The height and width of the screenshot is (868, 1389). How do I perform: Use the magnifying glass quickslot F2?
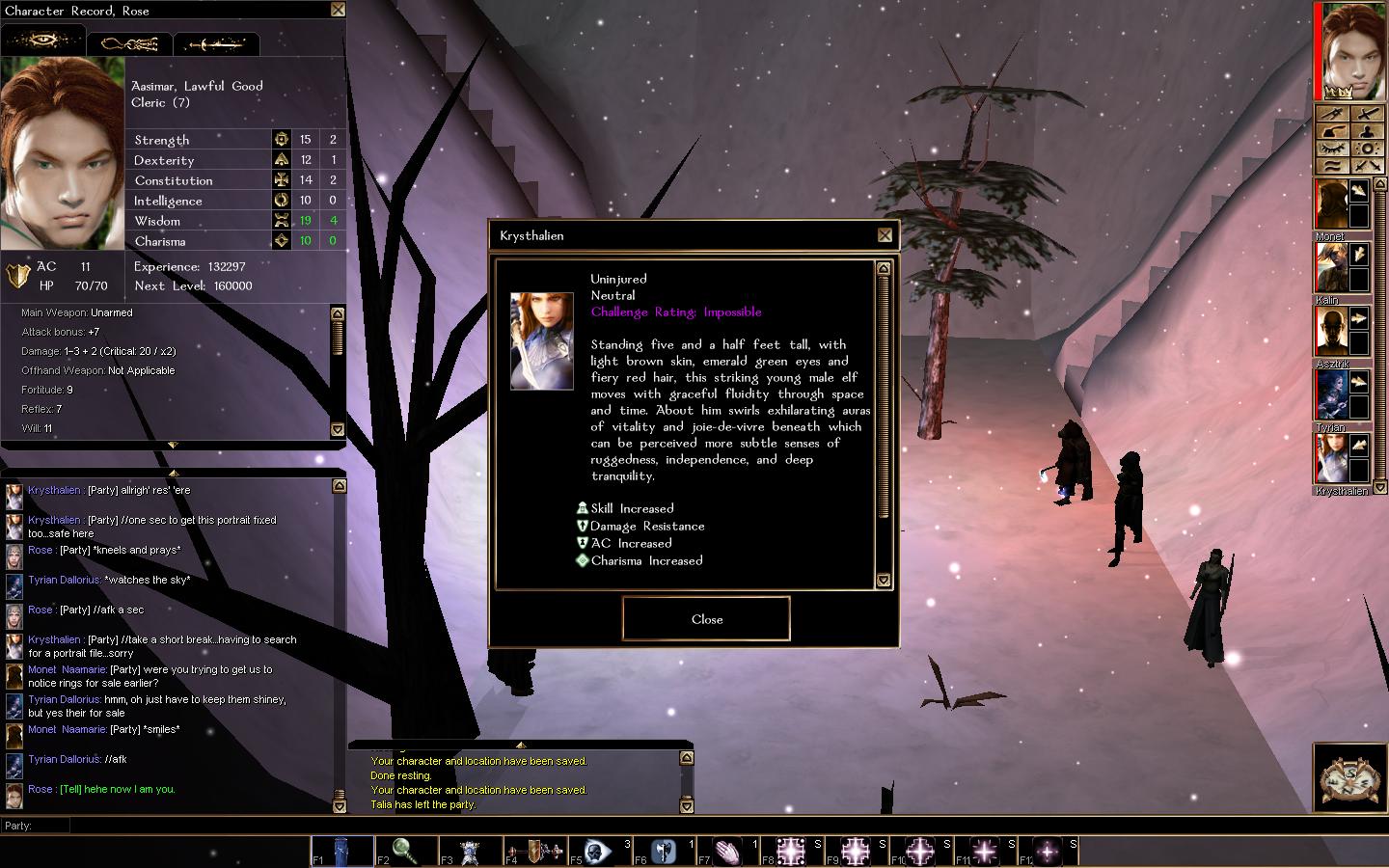tap(405, 851)
